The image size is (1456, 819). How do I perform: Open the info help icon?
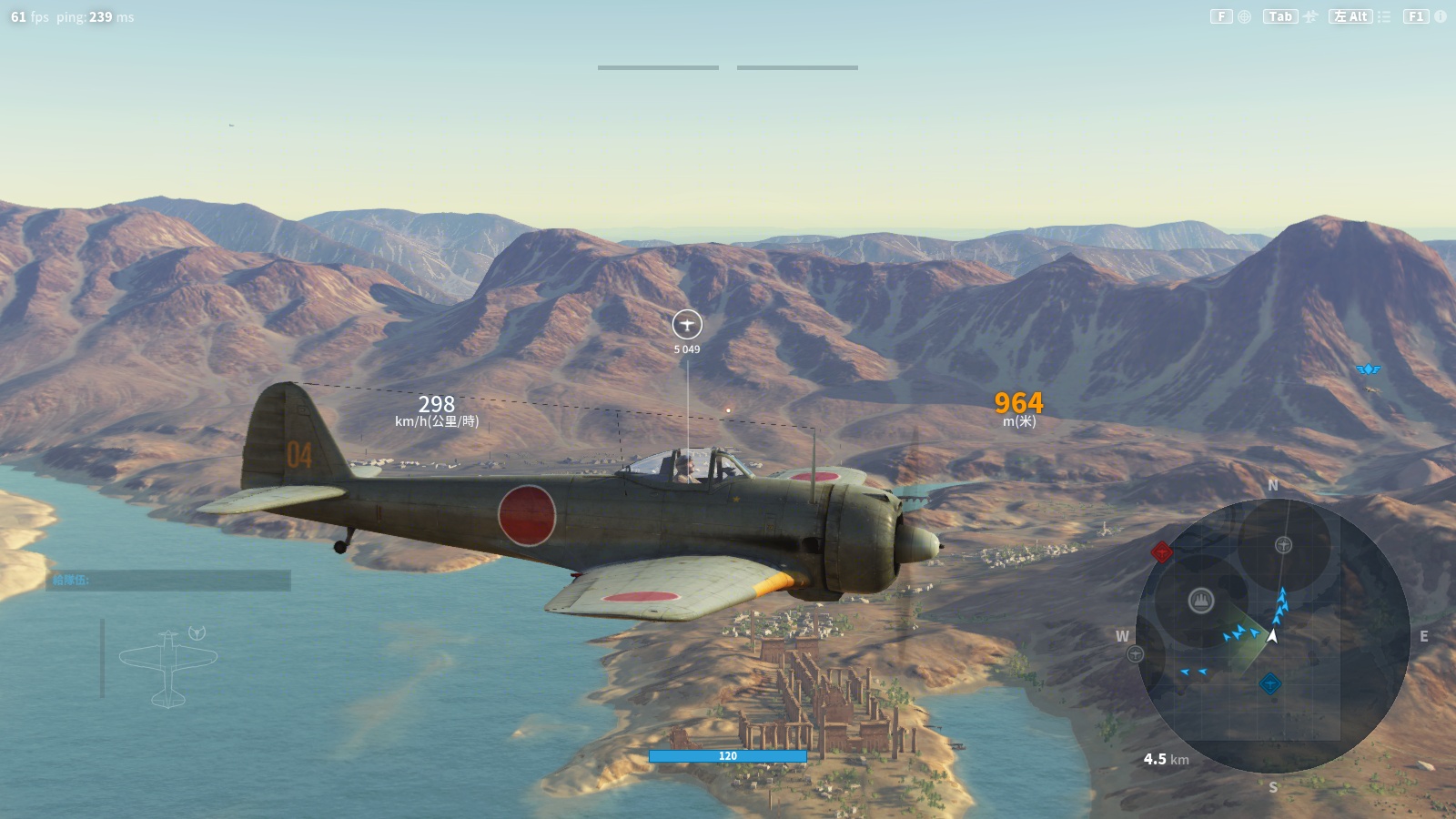tap(1441, 16)
